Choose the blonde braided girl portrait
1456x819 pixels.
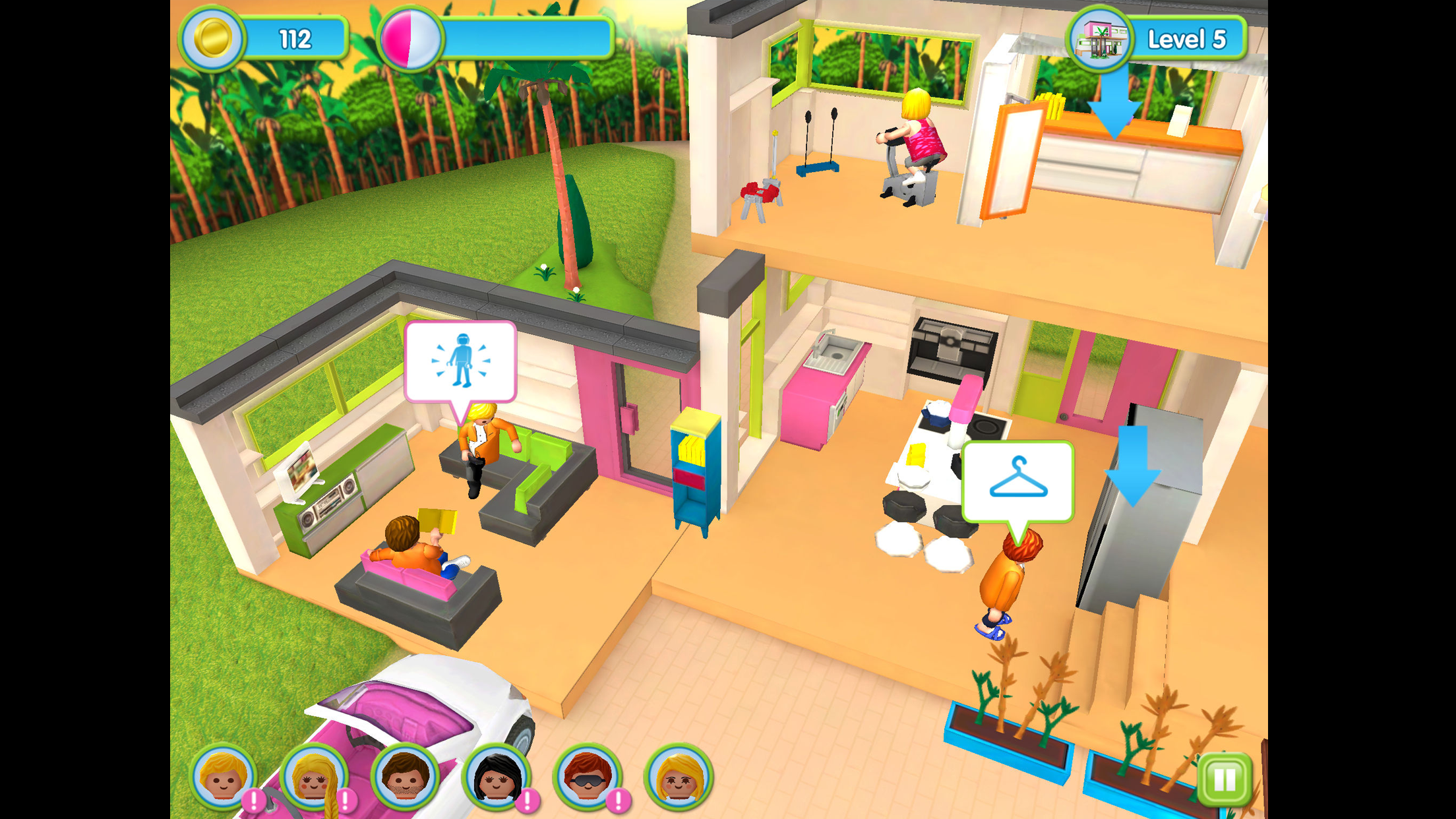pyautogui.click(x=314, y=777)
